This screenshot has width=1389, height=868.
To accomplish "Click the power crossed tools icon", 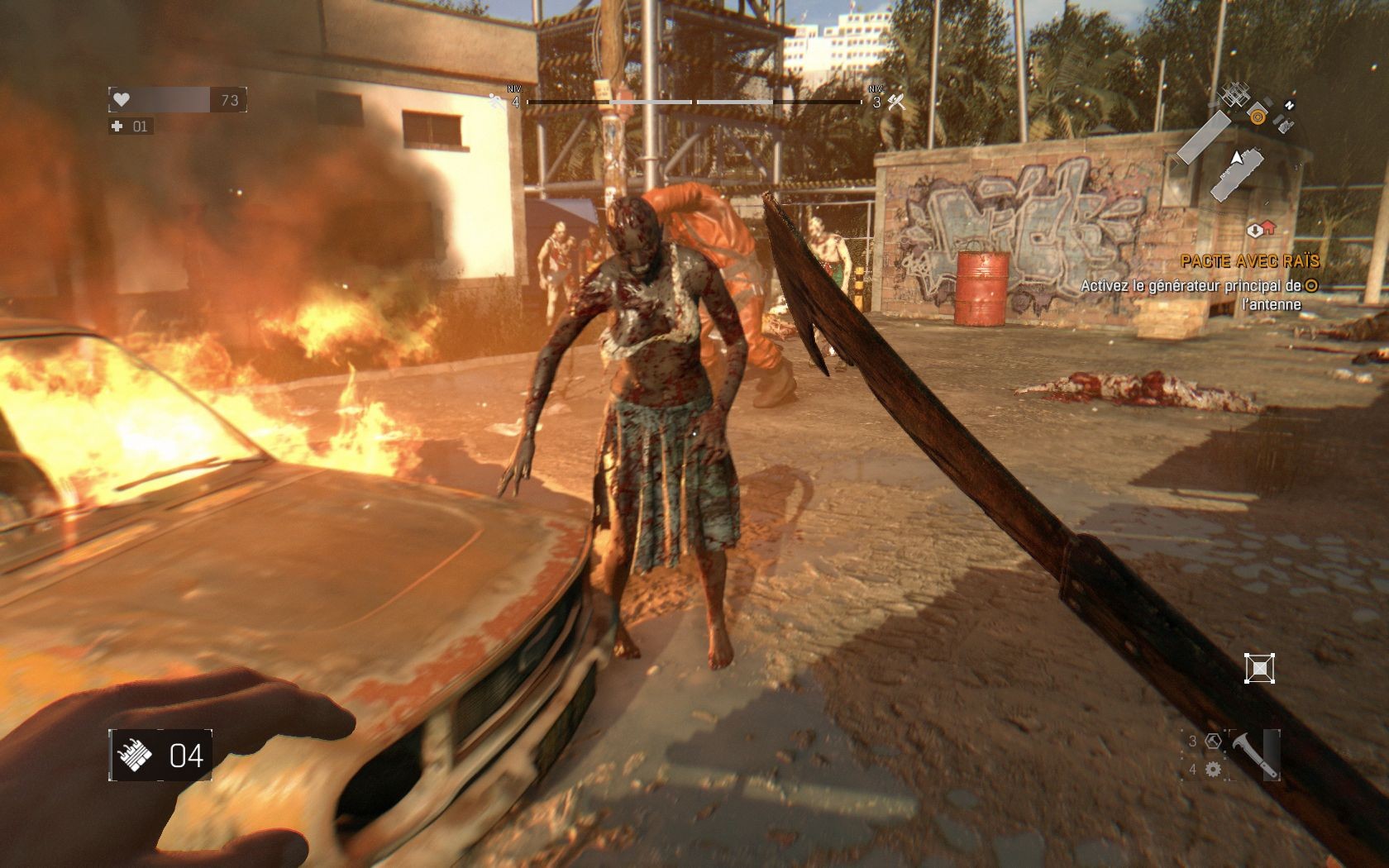I will (x=896, y=102).
